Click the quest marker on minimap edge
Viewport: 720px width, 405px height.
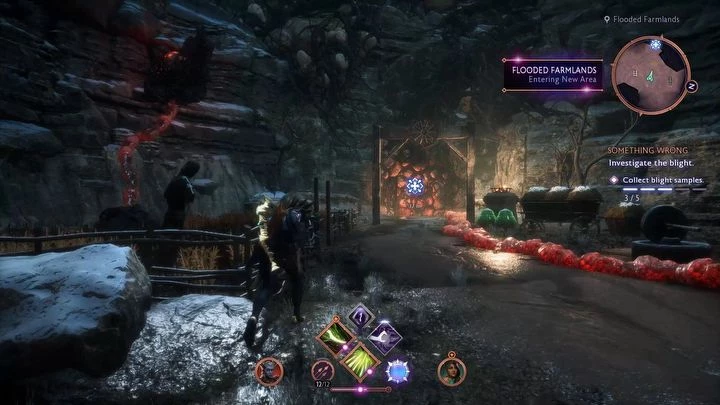pos(655,45)
